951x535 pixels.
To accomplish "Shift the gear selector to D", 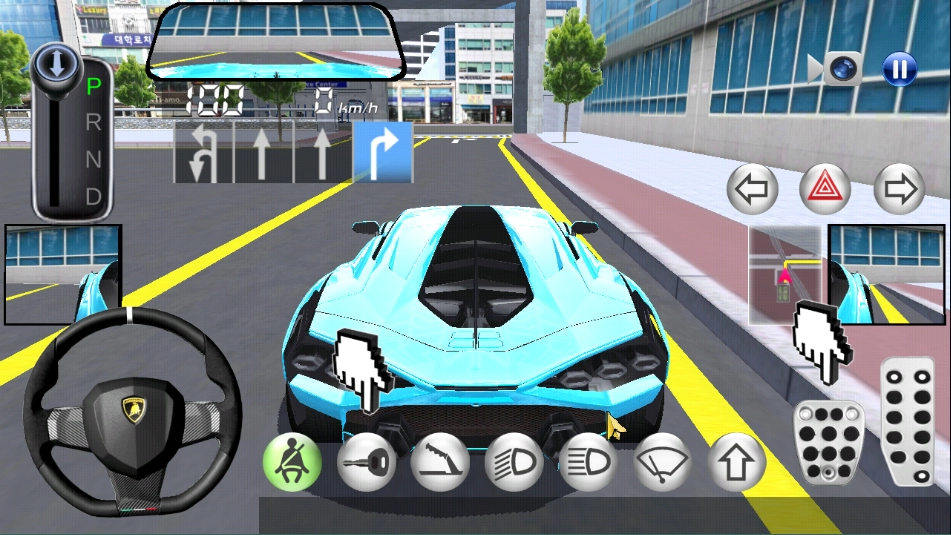I will (x=93, y=195).
